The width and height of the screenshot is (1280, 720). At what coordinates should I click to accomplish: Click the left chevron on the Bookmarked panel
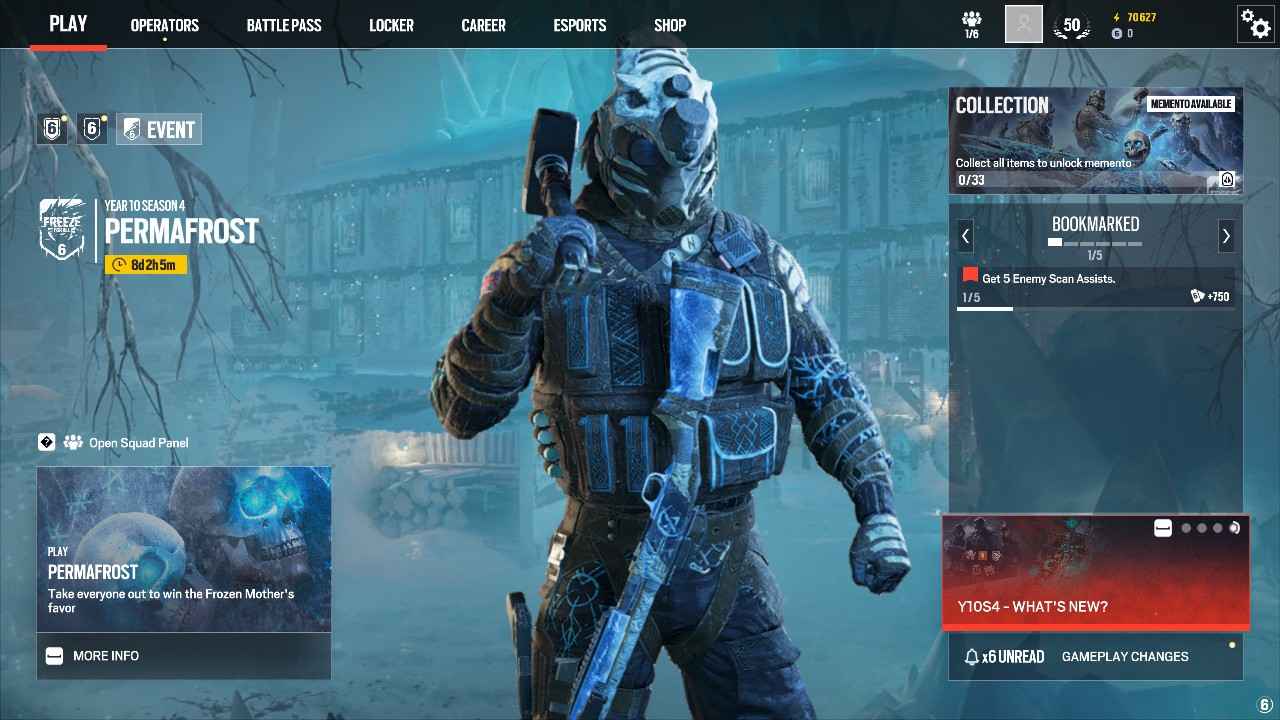click(x=964, y=236)
